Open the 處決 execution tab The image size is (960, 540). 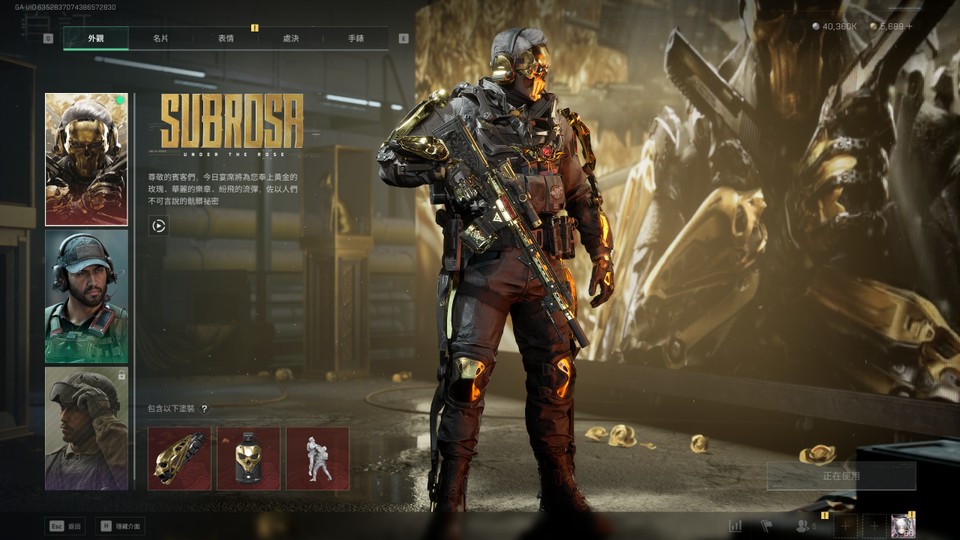pos(291,39)
